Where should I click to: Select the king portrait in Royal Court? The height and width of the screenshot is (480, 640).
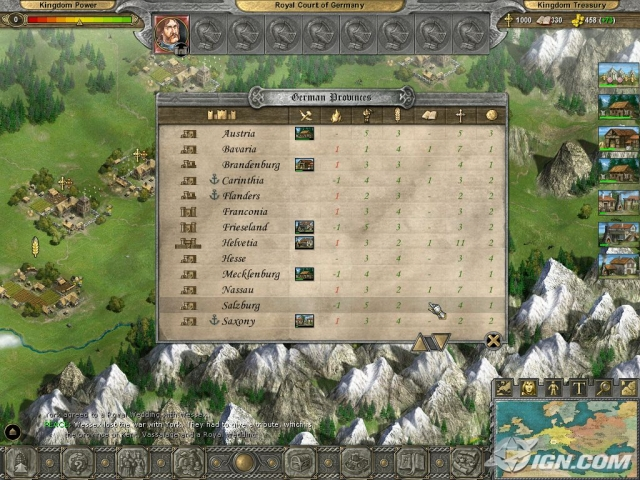click(x=170, y=34)
